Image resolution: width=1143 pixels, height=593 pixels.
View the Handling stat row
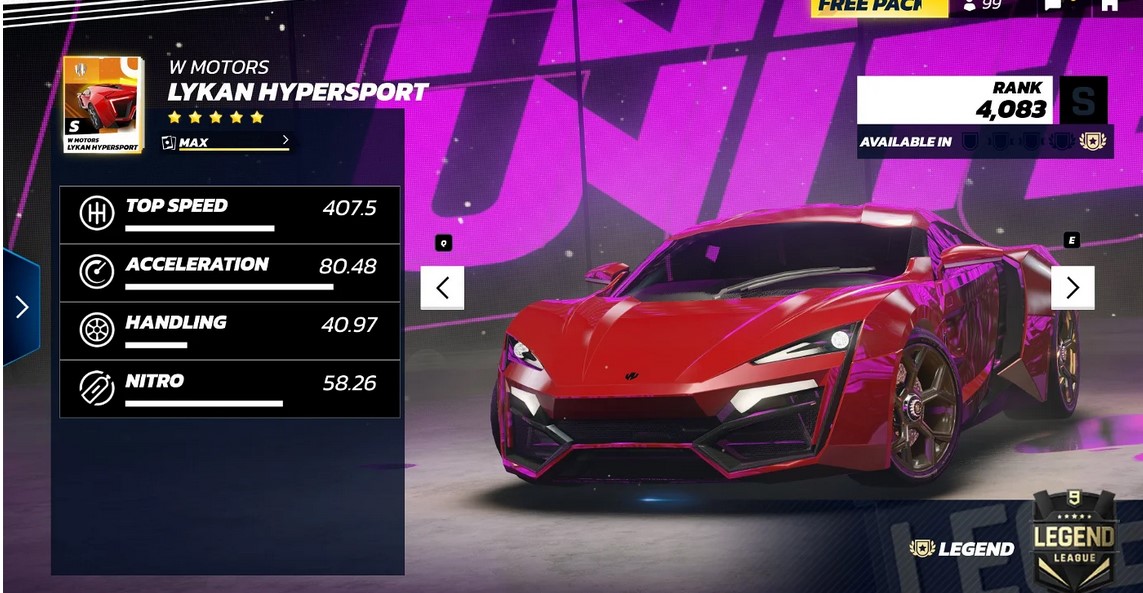pos(230,331)
